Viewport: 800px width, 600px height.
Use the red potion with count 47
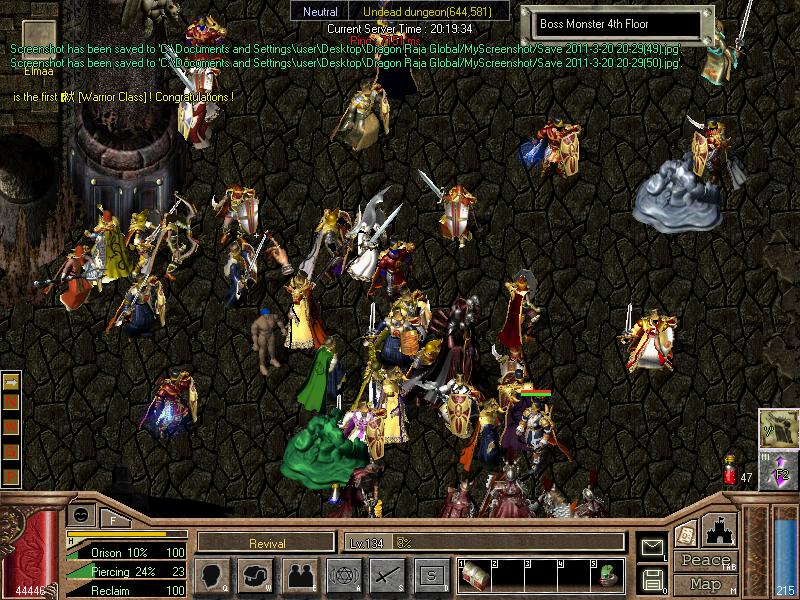pos(729,472)
